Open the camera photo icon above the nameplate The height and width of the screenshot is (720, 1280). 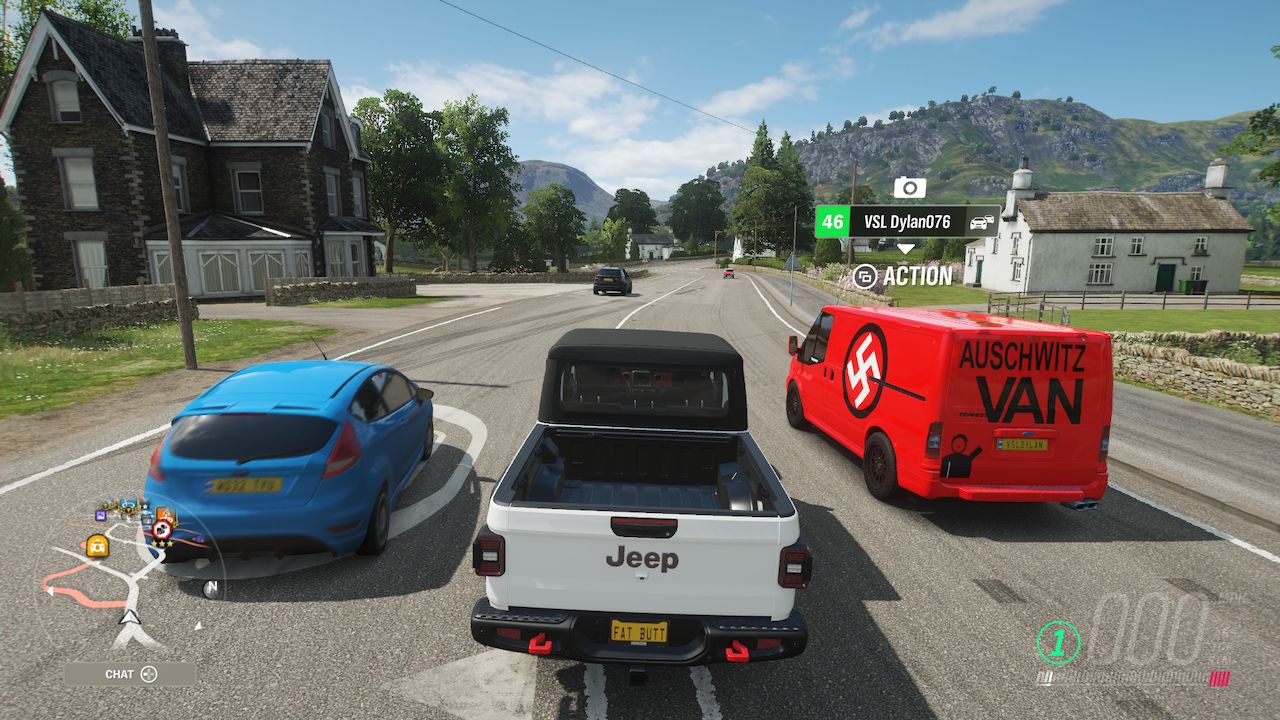tap(908, 187)
